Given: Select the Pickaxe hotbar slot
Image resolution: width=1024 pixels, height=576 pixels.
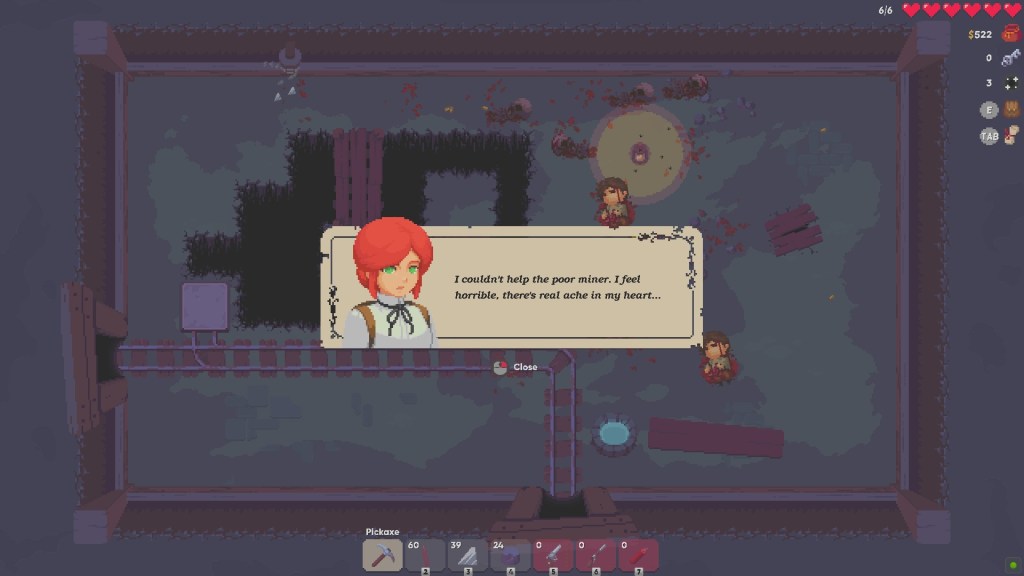Looking at the screenshot, I should click(382, 555).
